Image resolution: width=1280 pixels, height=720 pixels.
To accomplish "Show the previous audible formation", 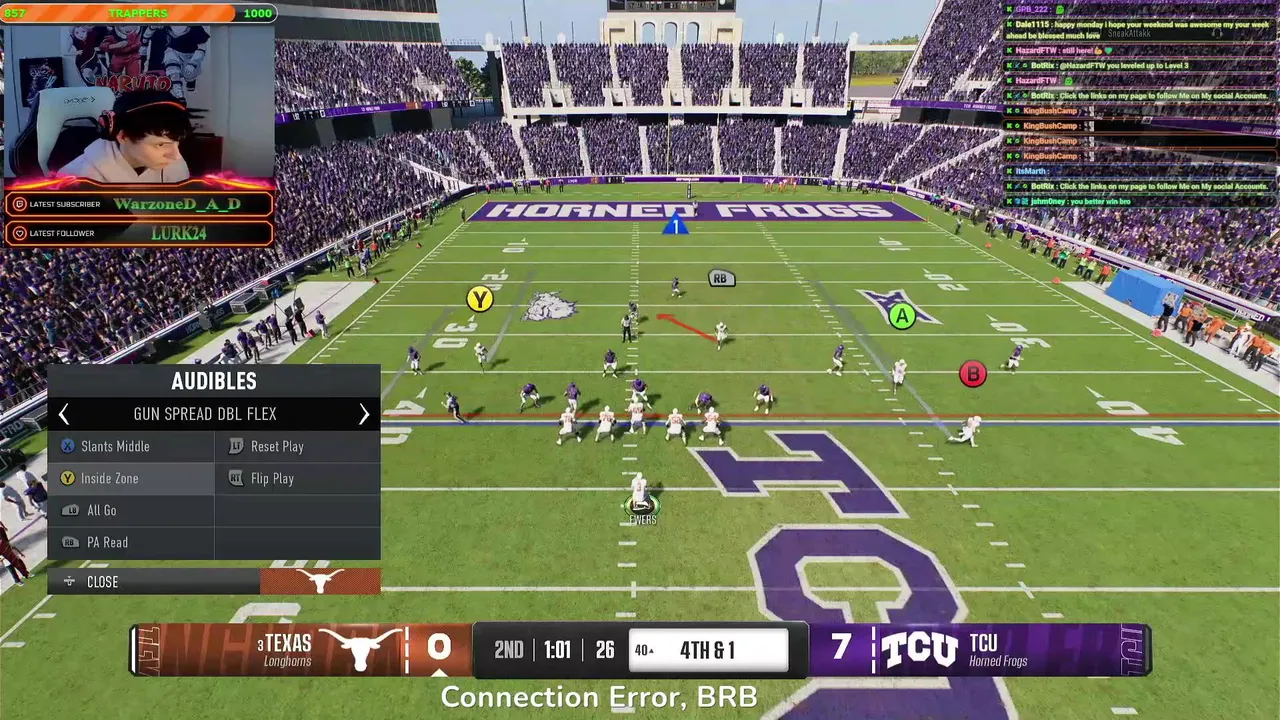I will click(64, 414).
